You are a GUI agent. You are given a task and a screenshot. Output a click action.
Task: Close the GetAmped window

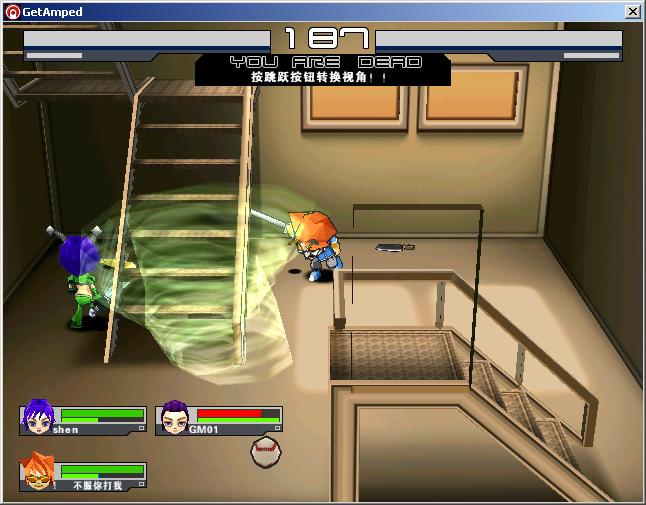[632, 12]
